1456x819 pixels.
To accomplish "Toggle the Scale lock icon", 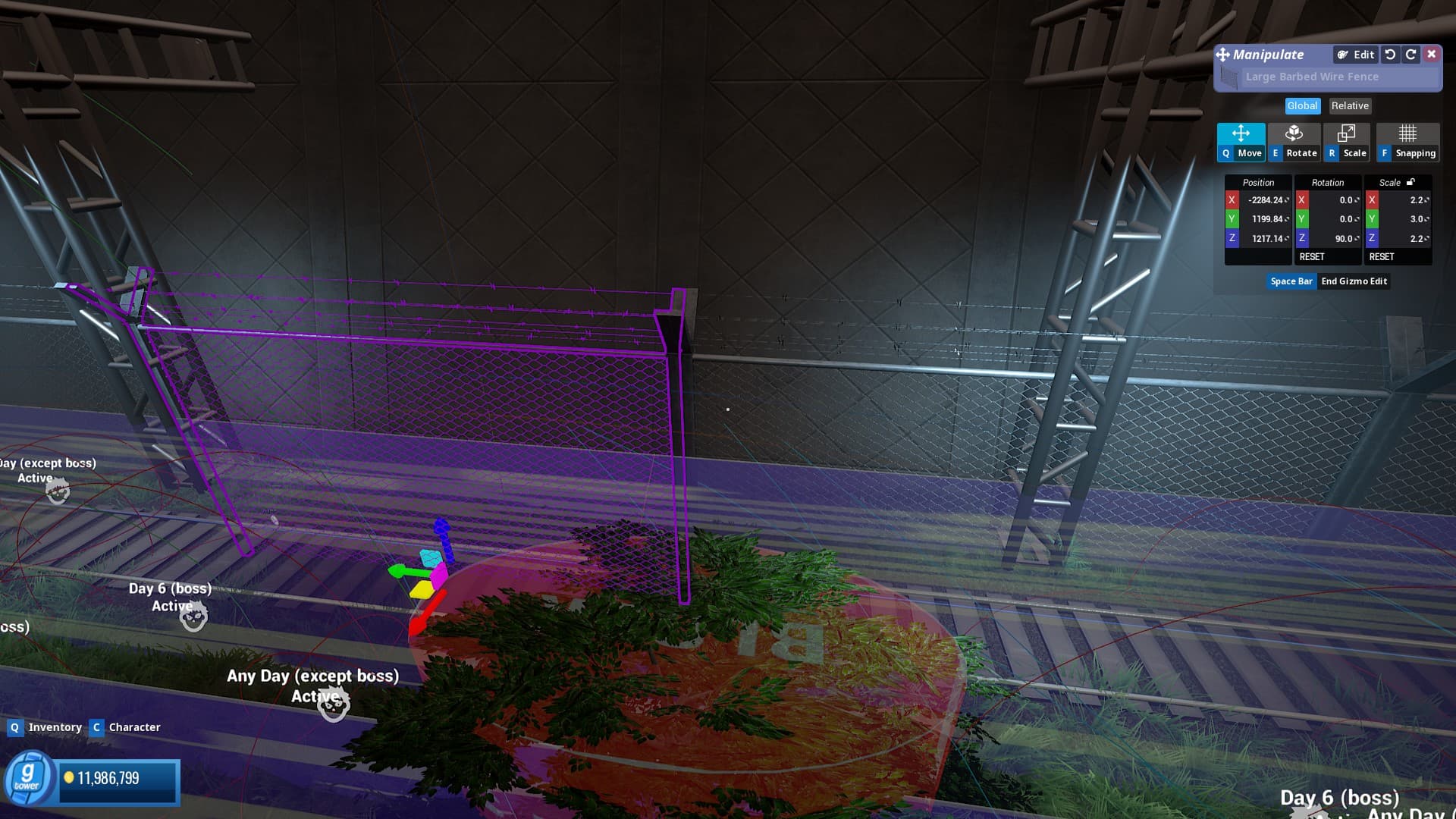I will (1410, 182).
